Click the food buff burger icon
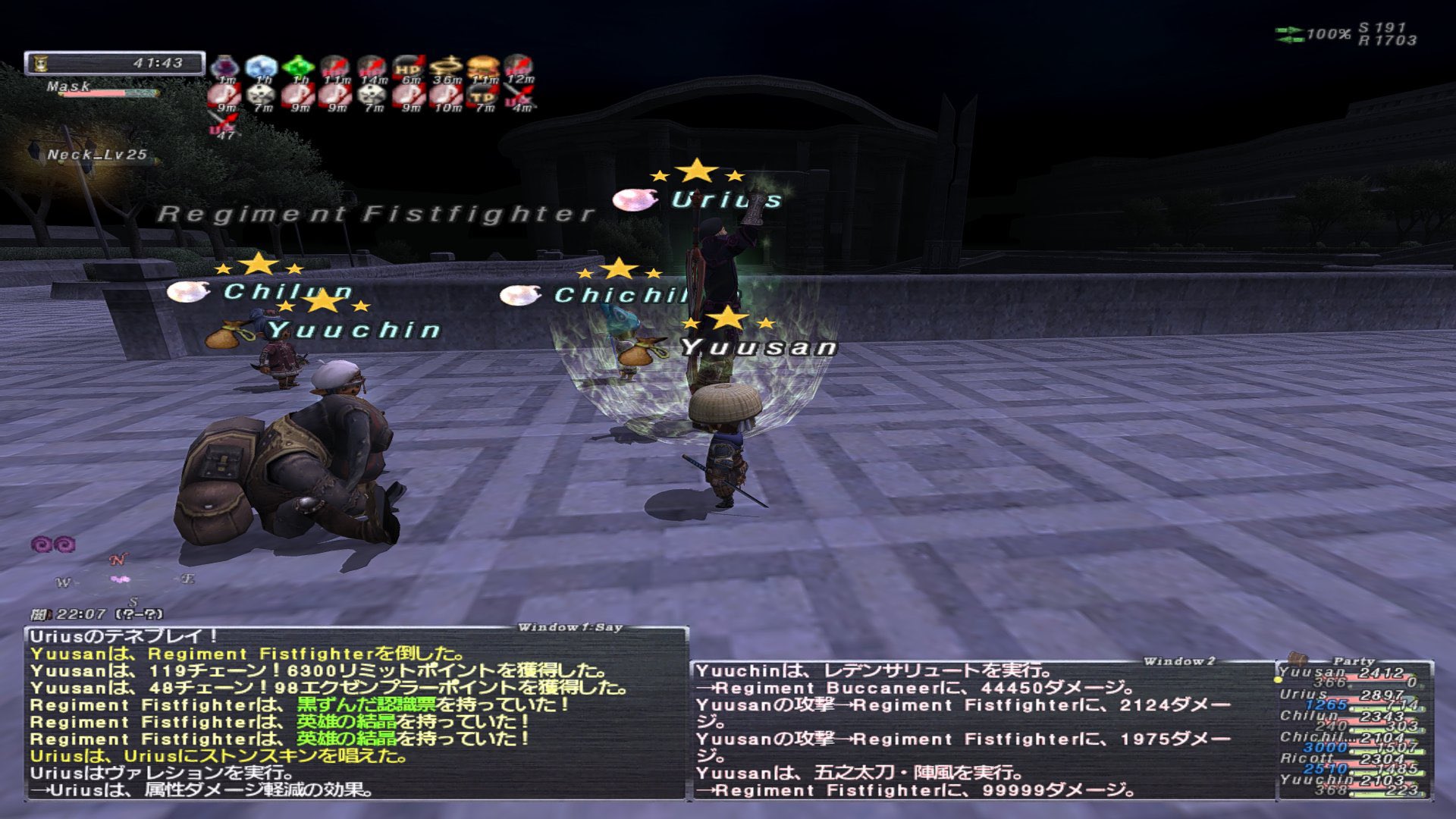This screenshot has height=819, width=1456. coord(482,67)
